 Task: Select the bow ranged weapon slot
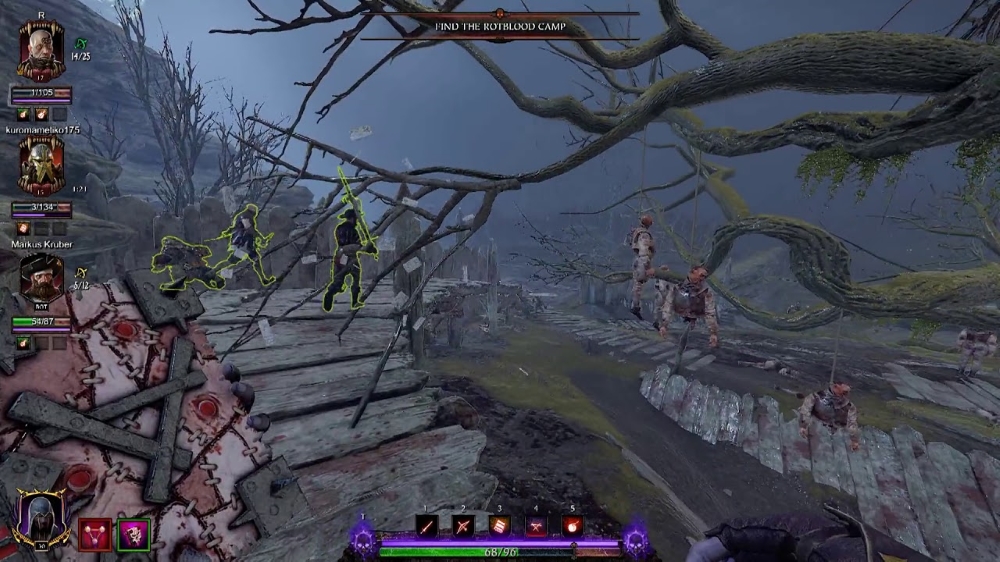463,526
